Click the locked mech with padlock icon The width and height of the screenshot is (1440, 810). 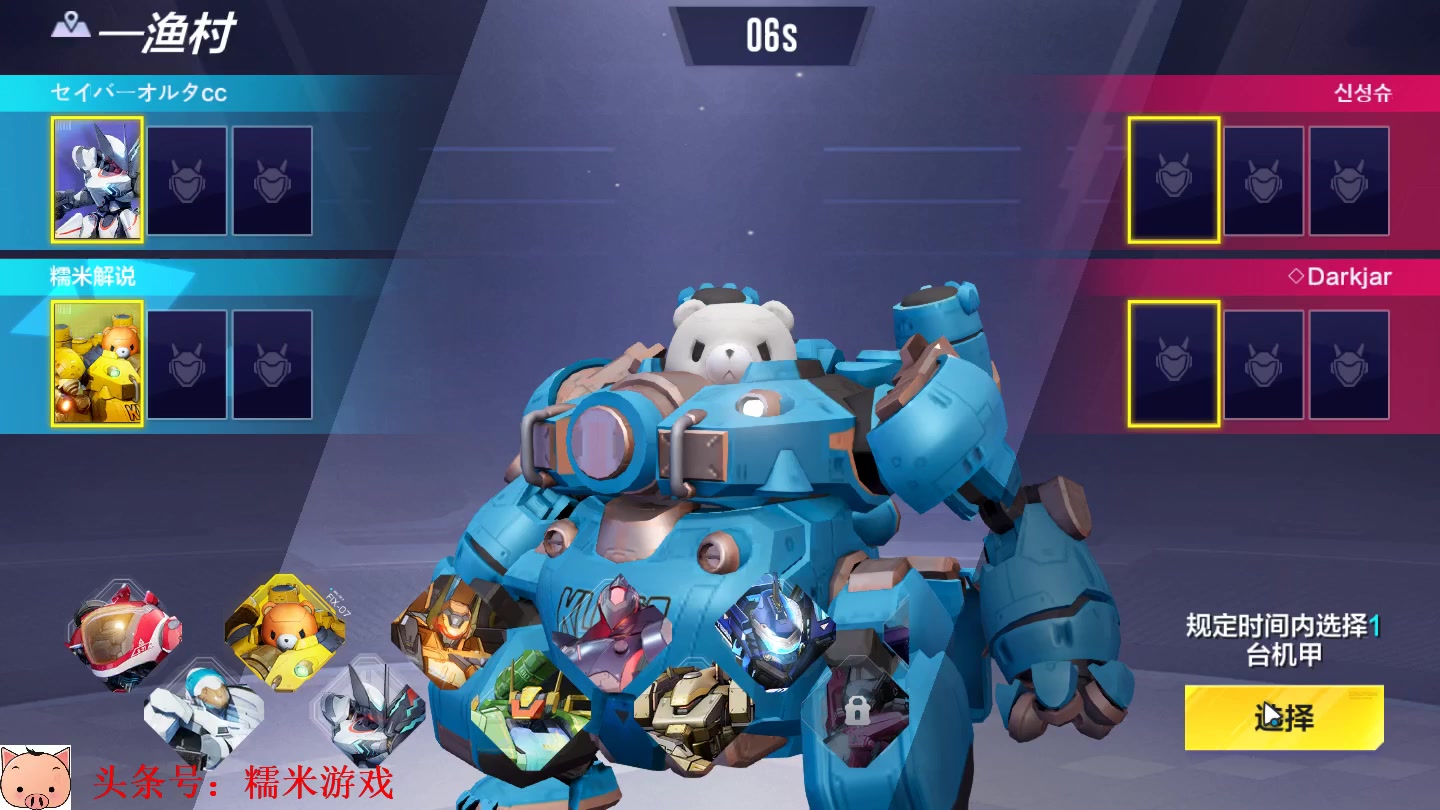pos(855,712)
